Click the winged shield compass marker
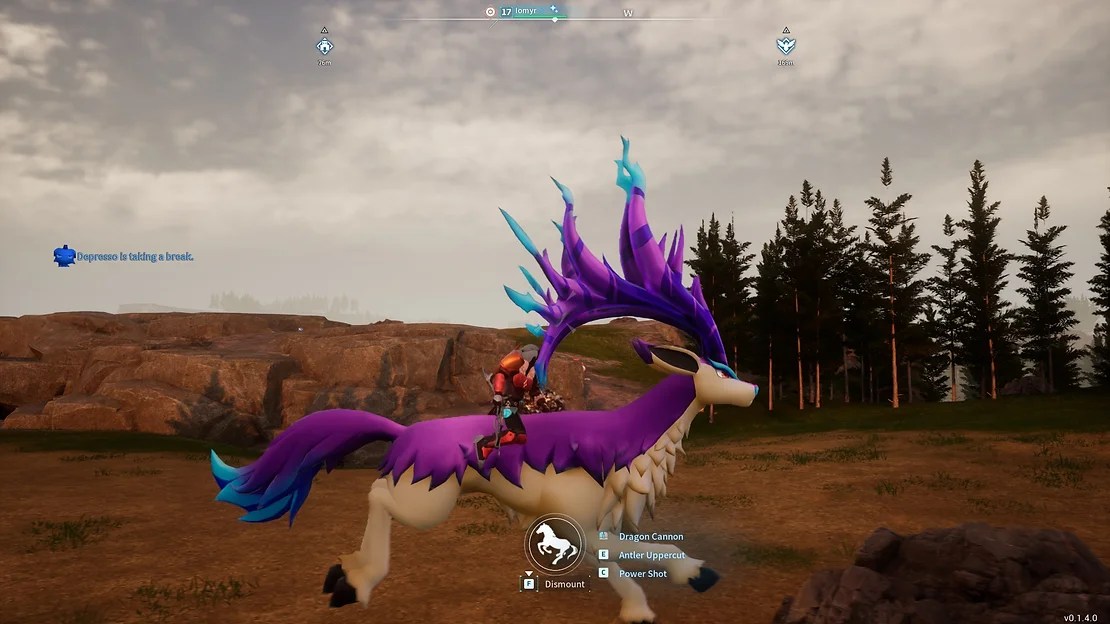 [785, 46]
